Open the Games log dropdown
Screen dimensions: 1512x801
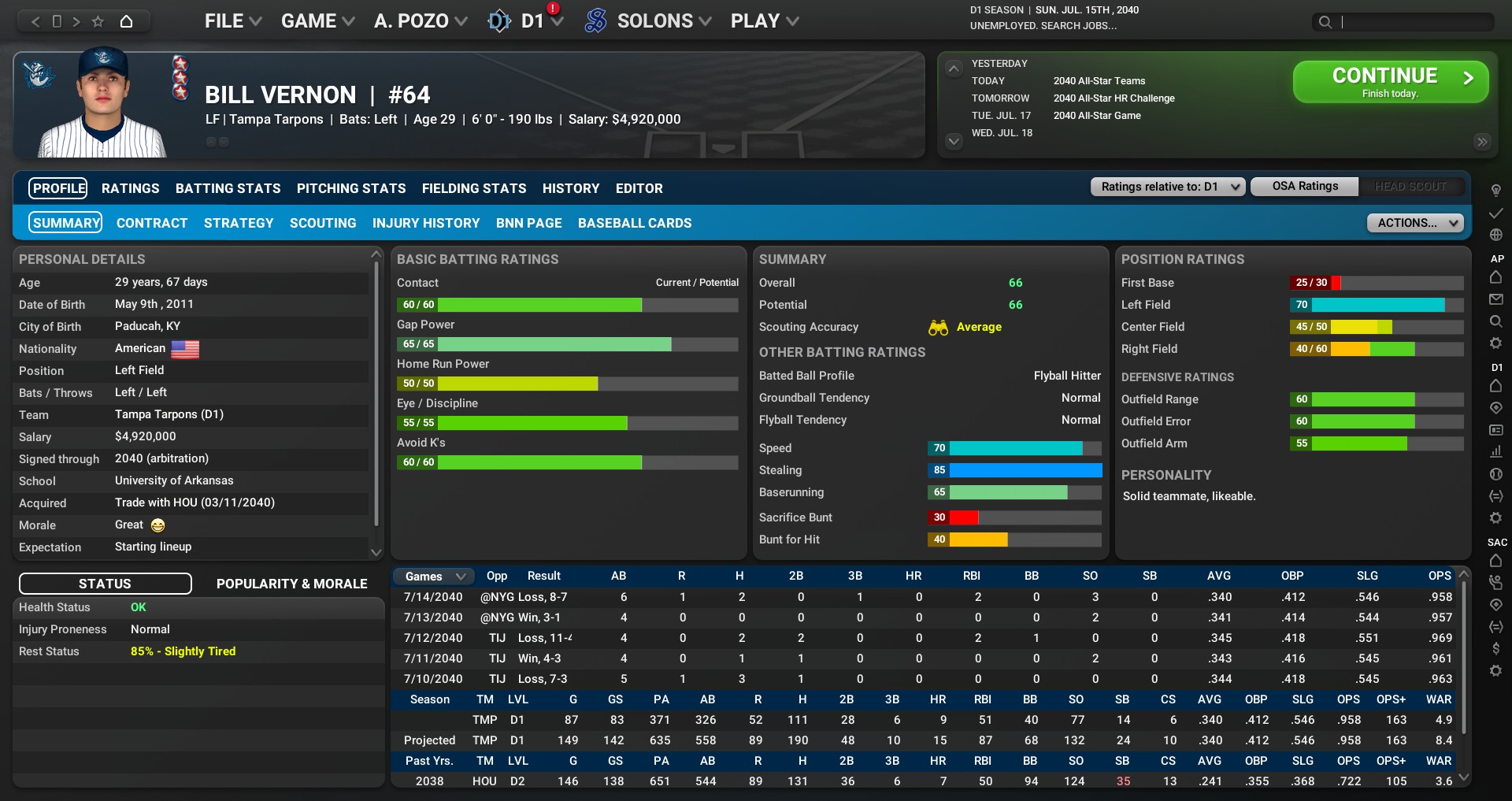434,577
